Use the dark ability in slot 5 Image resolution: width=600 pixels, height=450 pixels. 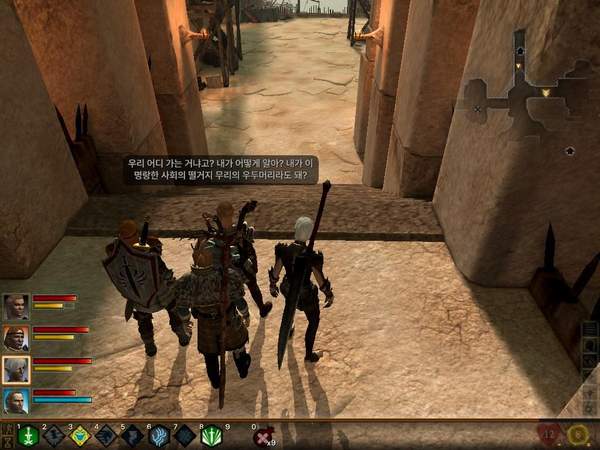[133, 436]
